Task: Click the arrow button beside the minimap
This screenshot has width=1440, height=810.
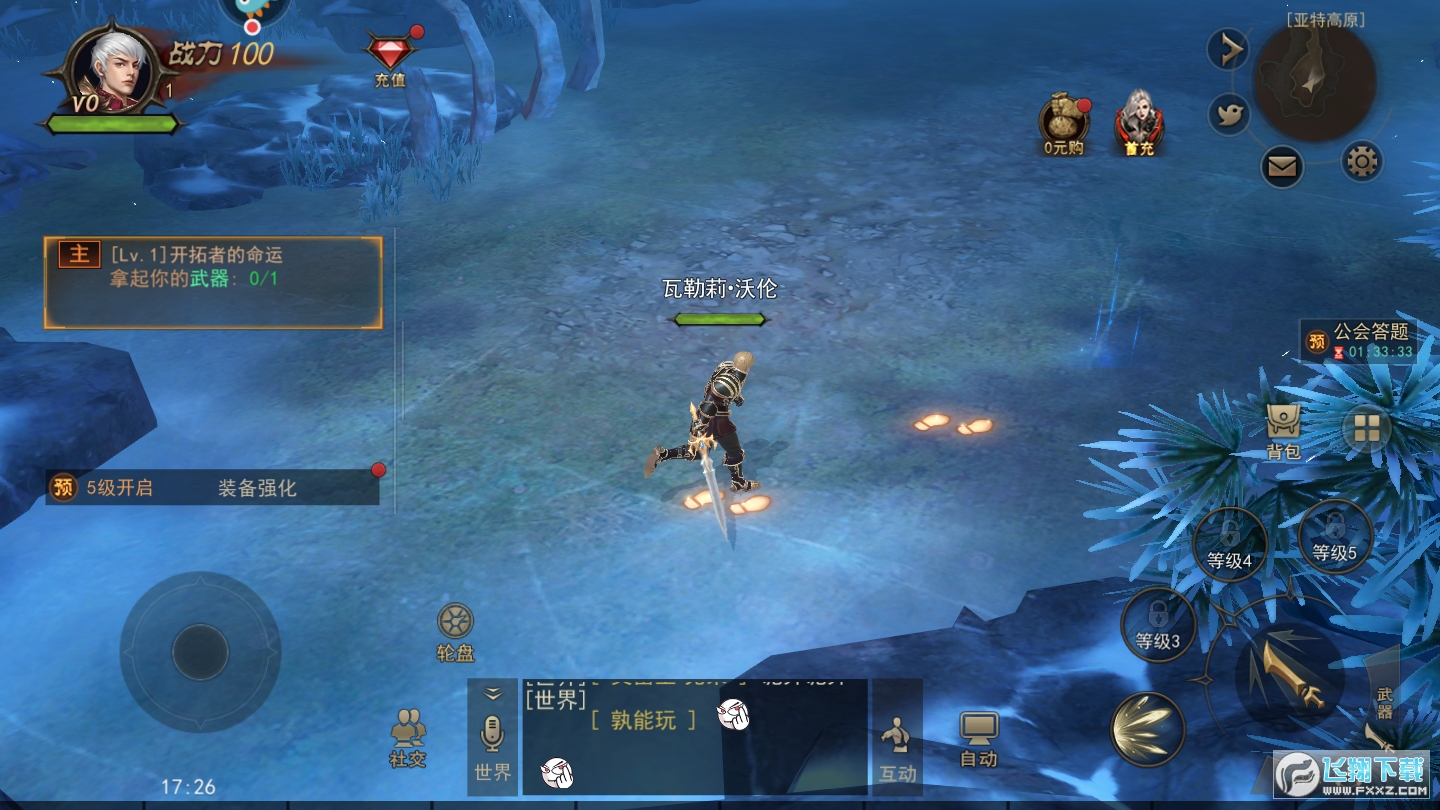Action: (x=1227, y=49)
